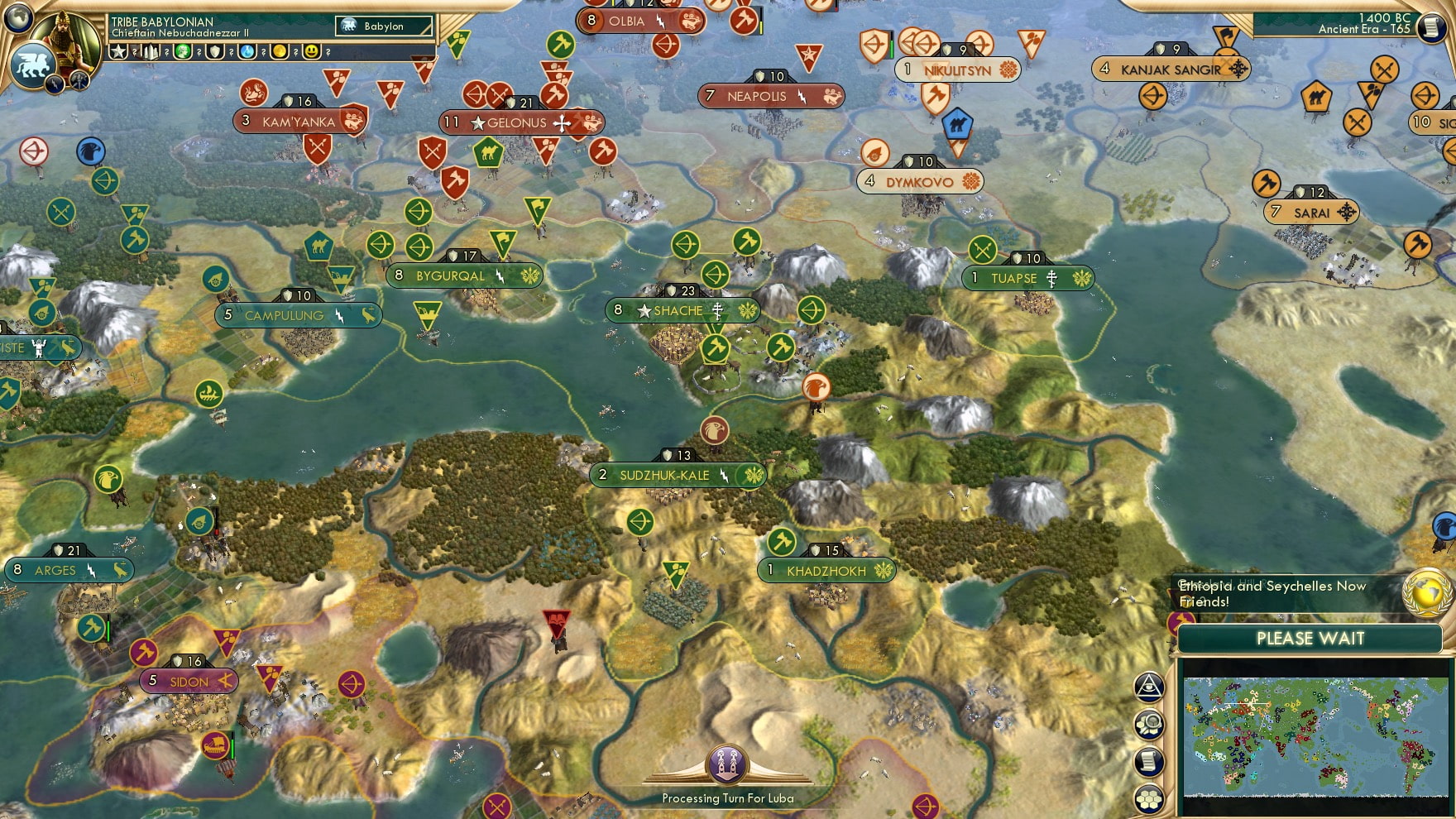Click the winged lion civilization emblem

[x=33, y=65]
